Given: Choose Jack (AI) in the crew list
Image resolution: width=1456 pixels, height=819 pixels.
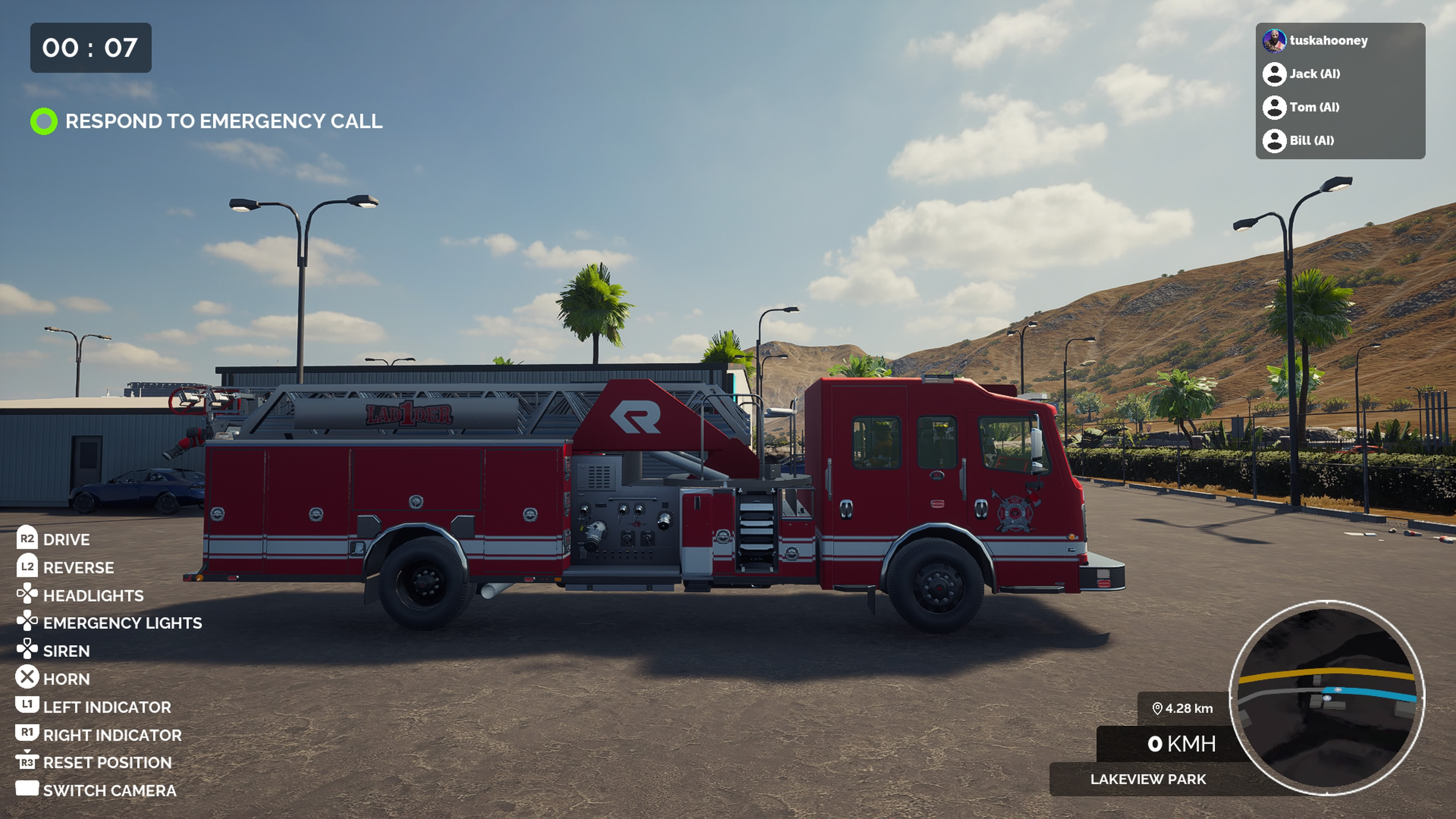Looking at the screenshot, I should coord(1313,74).
